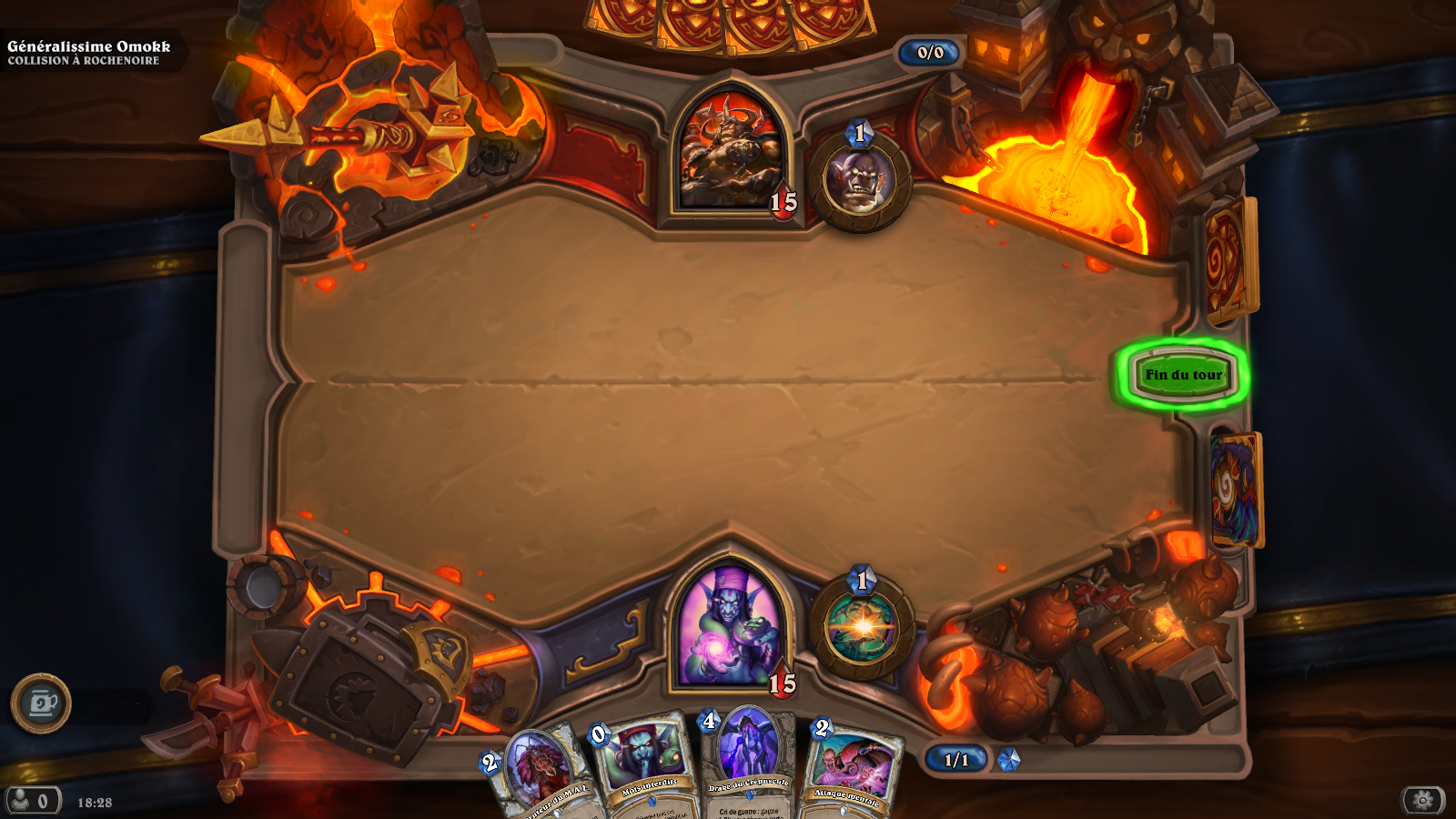Choose the Attaque mentale card

[x=851, y=772]
